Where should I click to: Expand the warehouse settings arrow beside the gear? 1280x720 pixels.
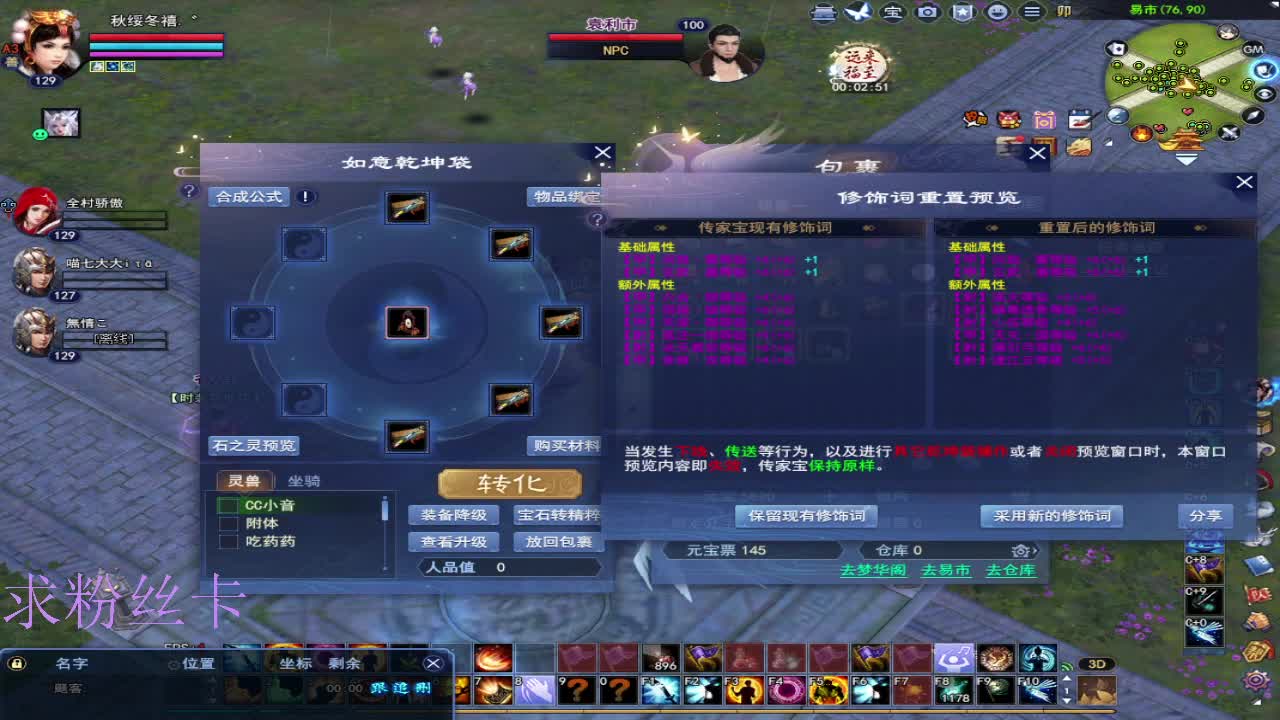pos(1036,553)
